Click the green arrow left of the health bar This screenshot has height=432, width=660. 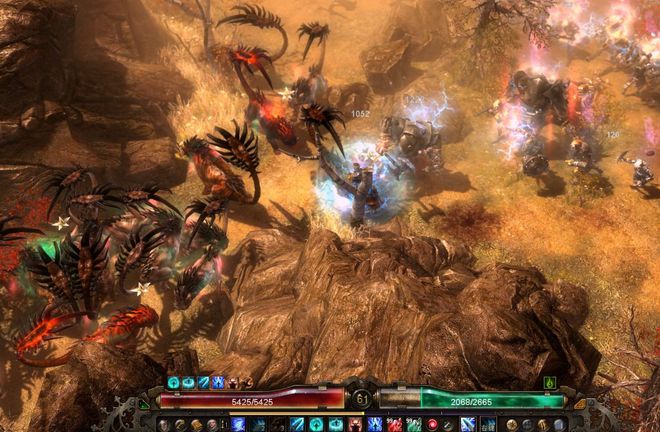pos(145,405)
